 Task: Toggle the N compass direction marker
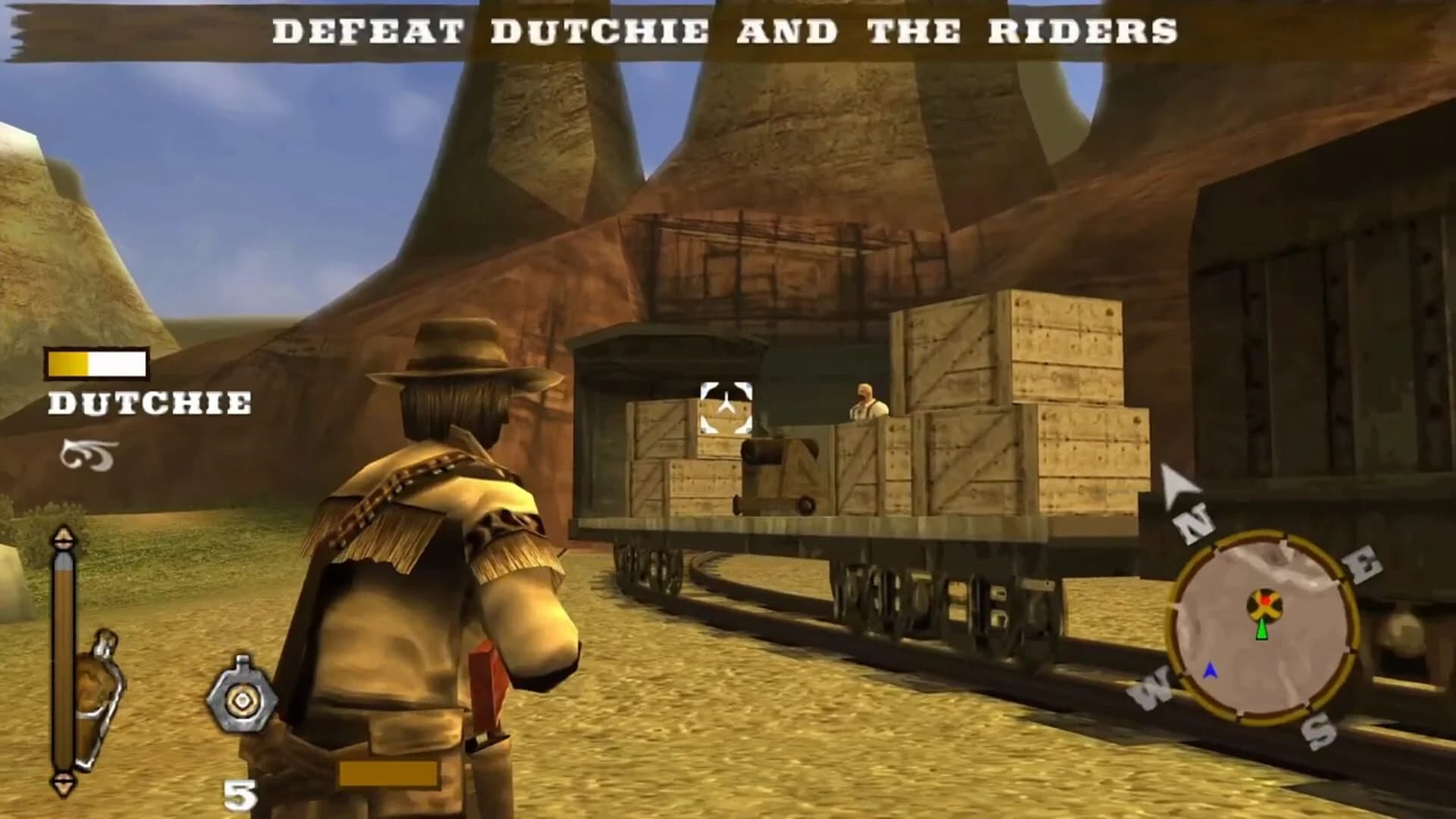(x=1193, y=524)
